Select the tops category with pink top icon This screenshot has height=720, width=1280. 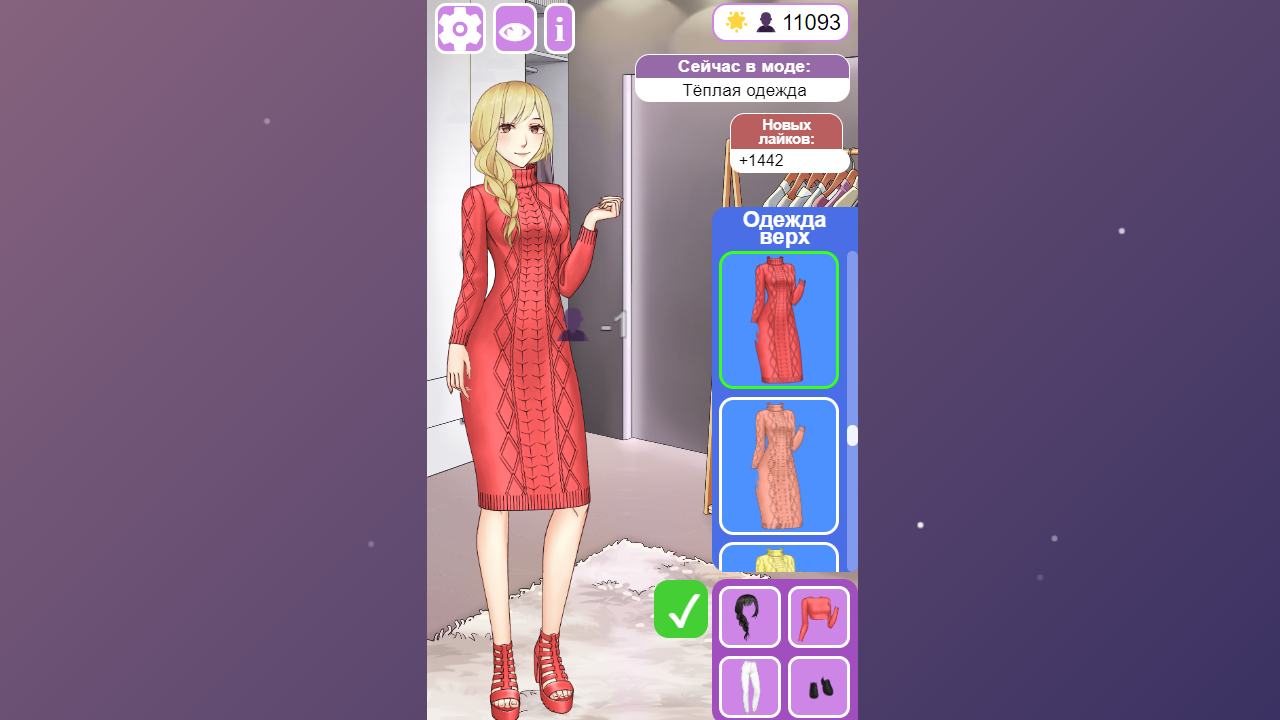[818, 616]
